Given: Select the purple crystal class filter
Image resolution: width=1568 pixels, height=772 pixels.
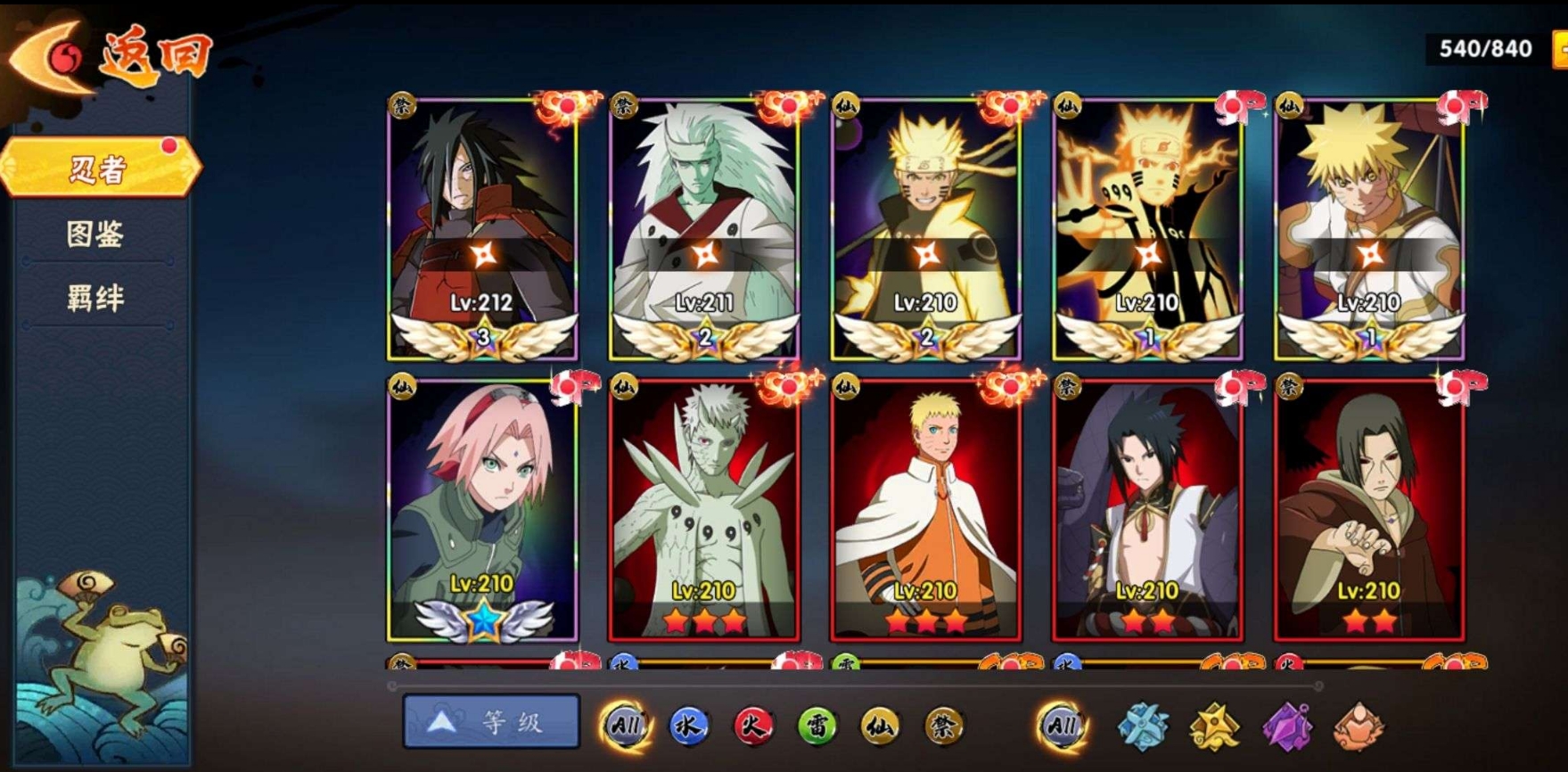Looking at the screenshot, I should pyautogui.click(x=1287, y=727).
